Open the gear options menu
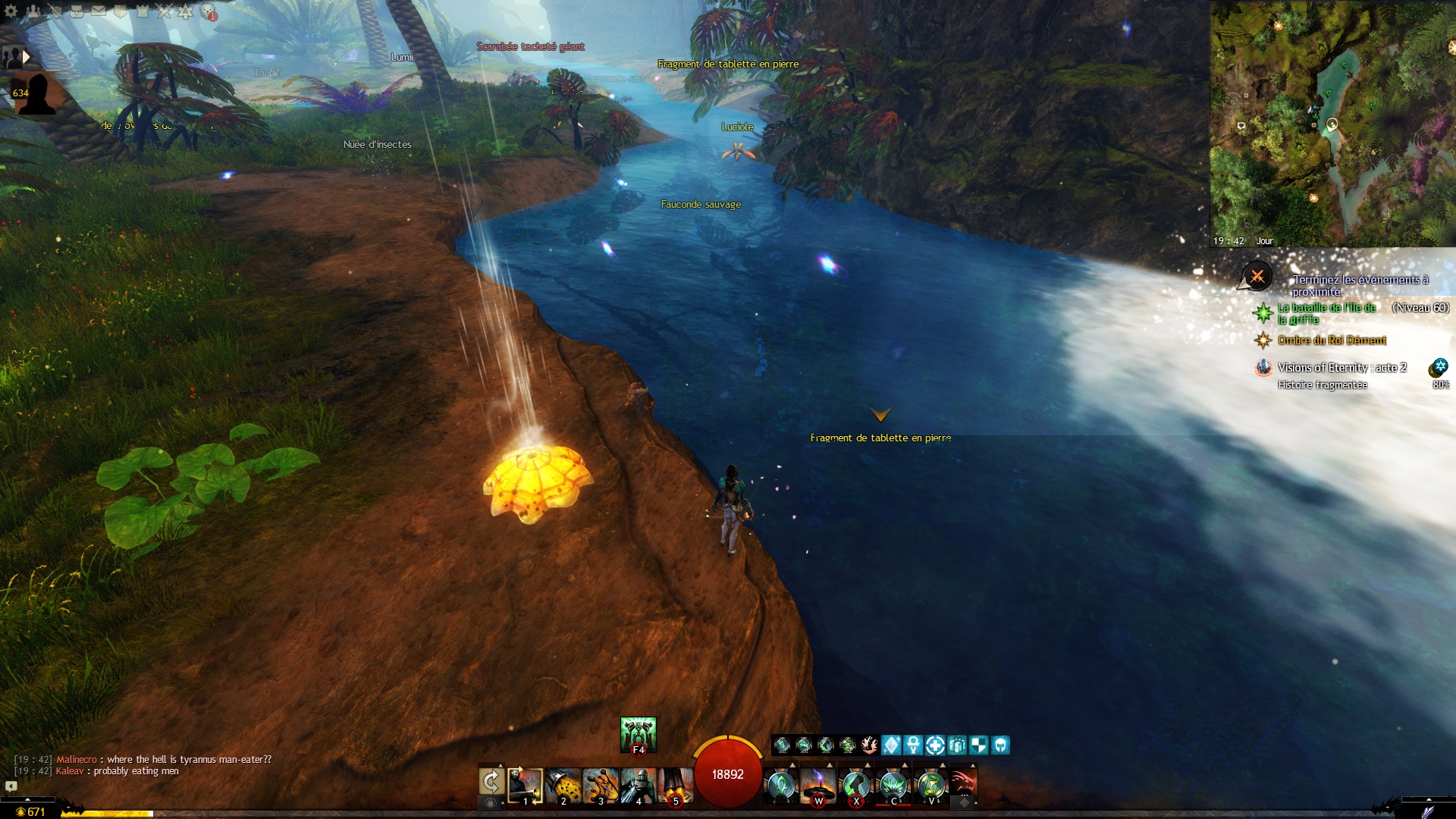The width and height of the screenshot is (1456, 819). pos(11,11)
